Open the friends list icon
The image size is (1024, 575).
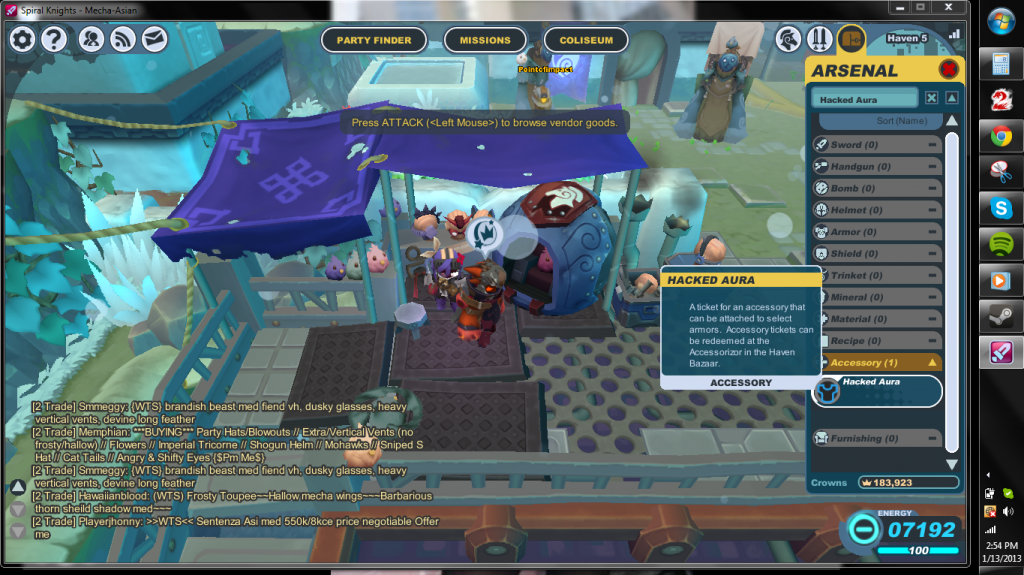(91, 39)
